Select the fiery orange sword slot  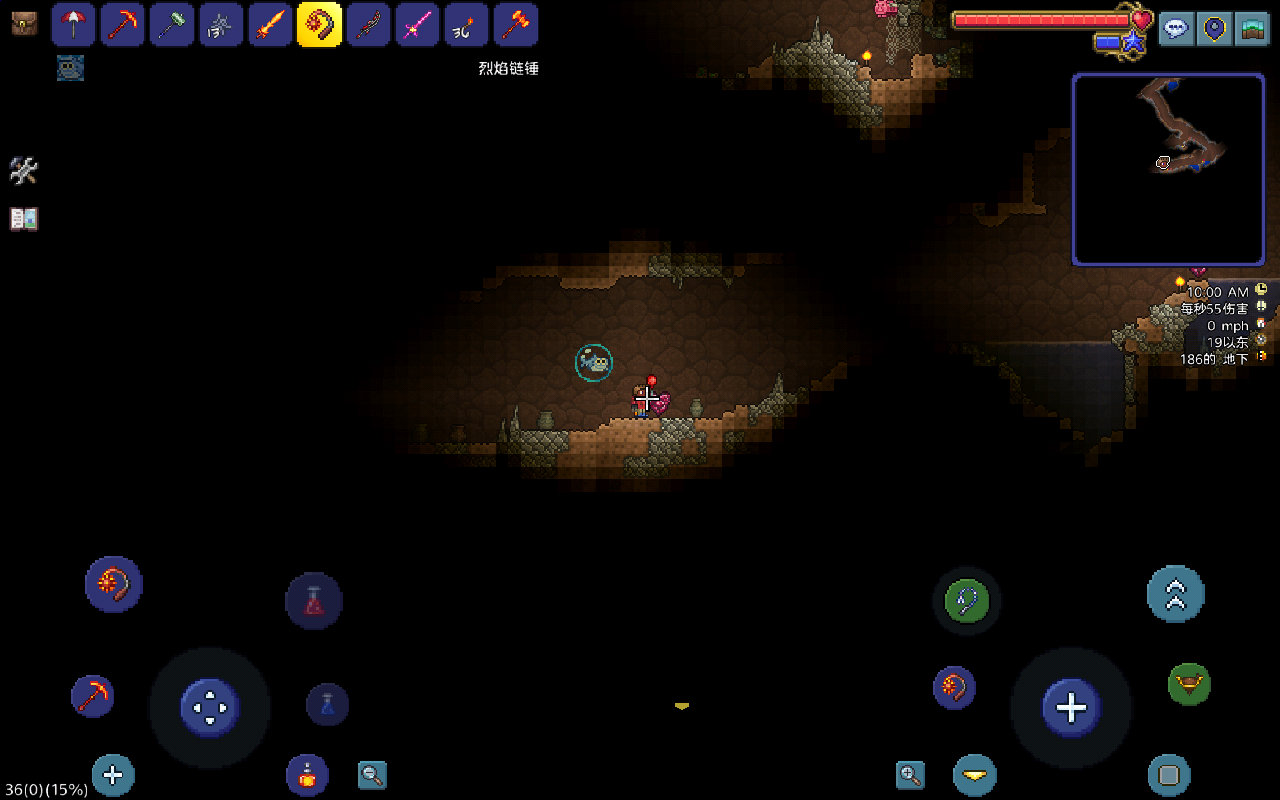[270, 25]
